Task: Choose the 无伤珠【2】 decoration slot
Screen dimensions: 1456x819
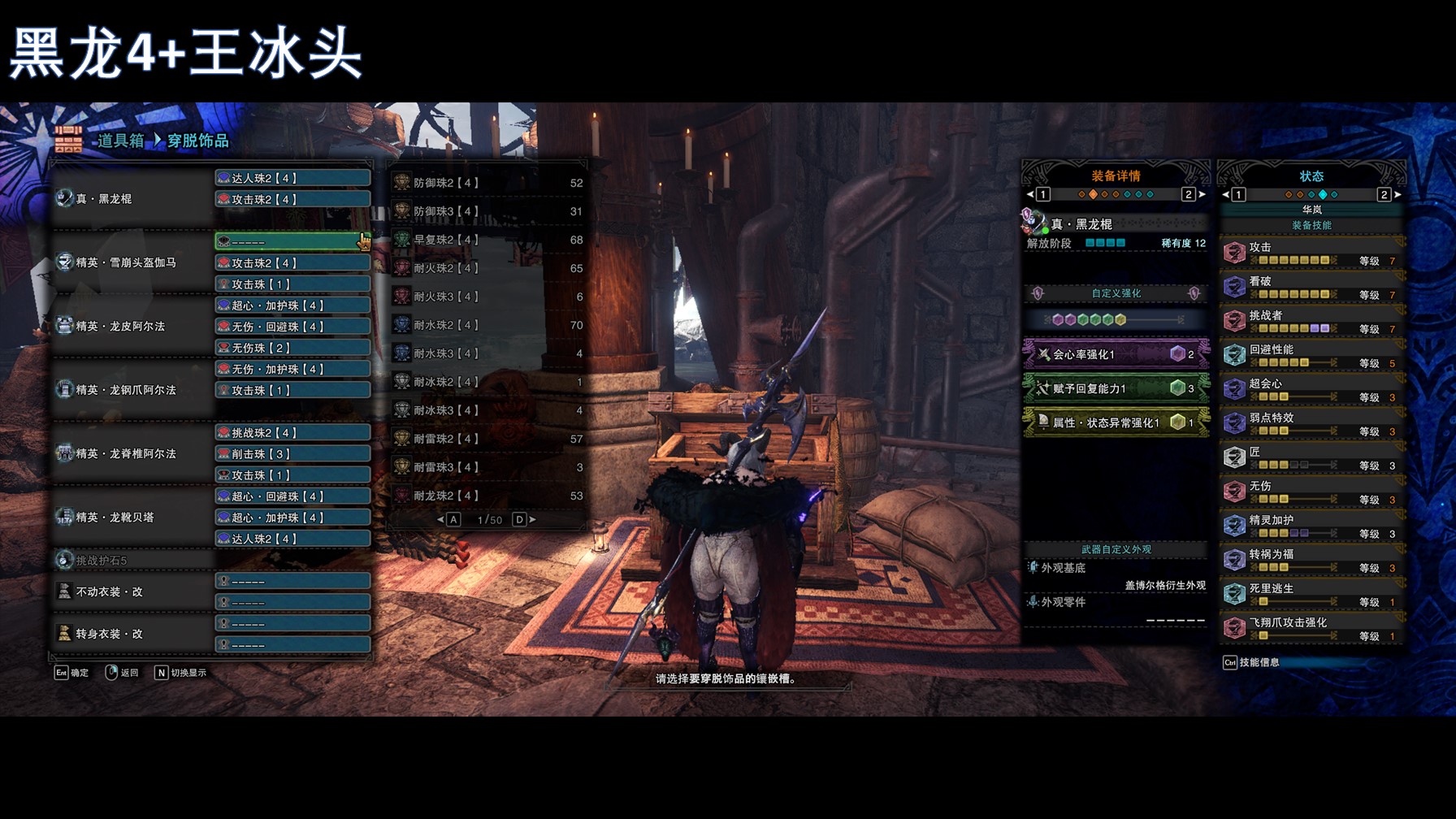Action: (x=292, y=348)
